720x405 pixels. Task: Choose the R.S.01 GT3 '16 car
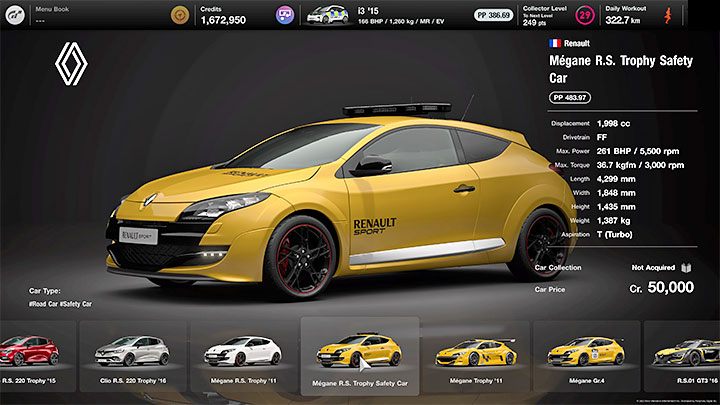point(688,351)
